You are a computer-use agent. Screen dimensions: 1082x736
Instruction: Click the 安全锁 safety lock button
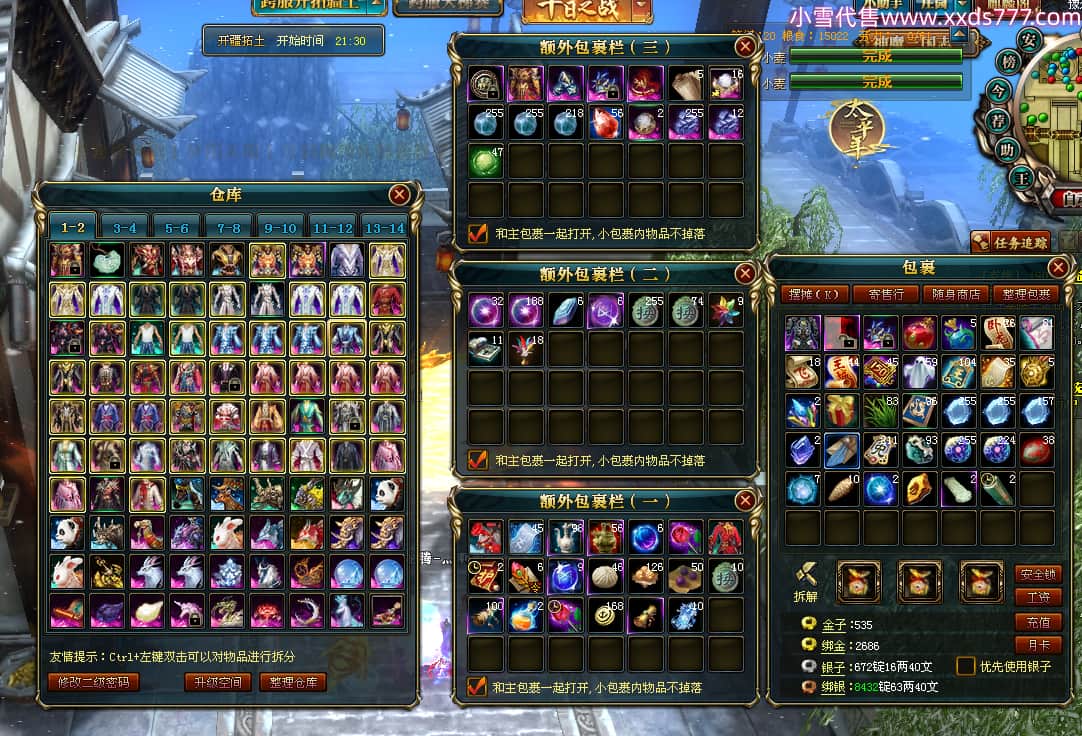pyautogui.click(x=1037, y=574)
